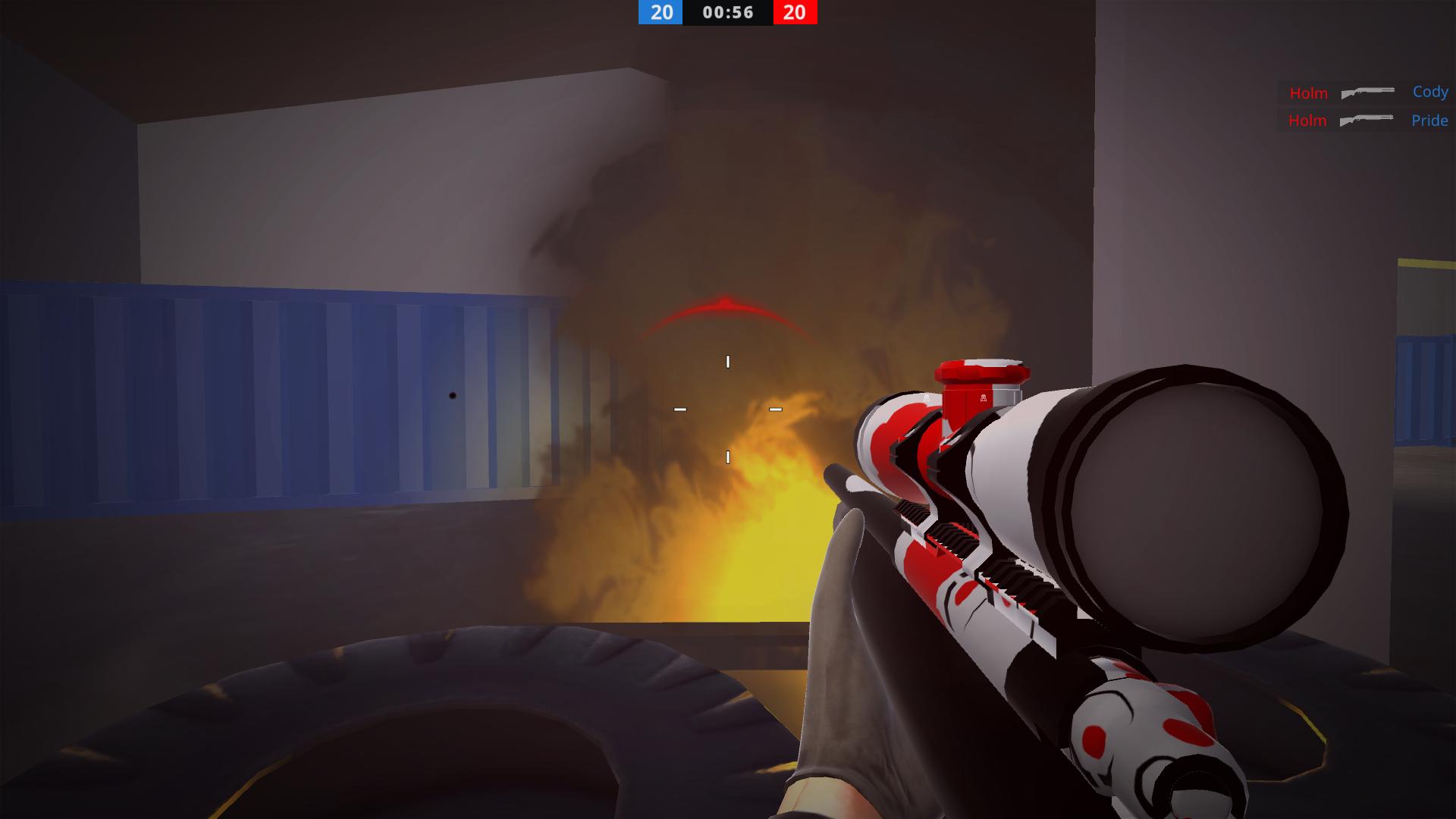Click the red scope cap atop the sniper rifle
The height and width of the screenshot is (819, 1456).
[982, 369]
